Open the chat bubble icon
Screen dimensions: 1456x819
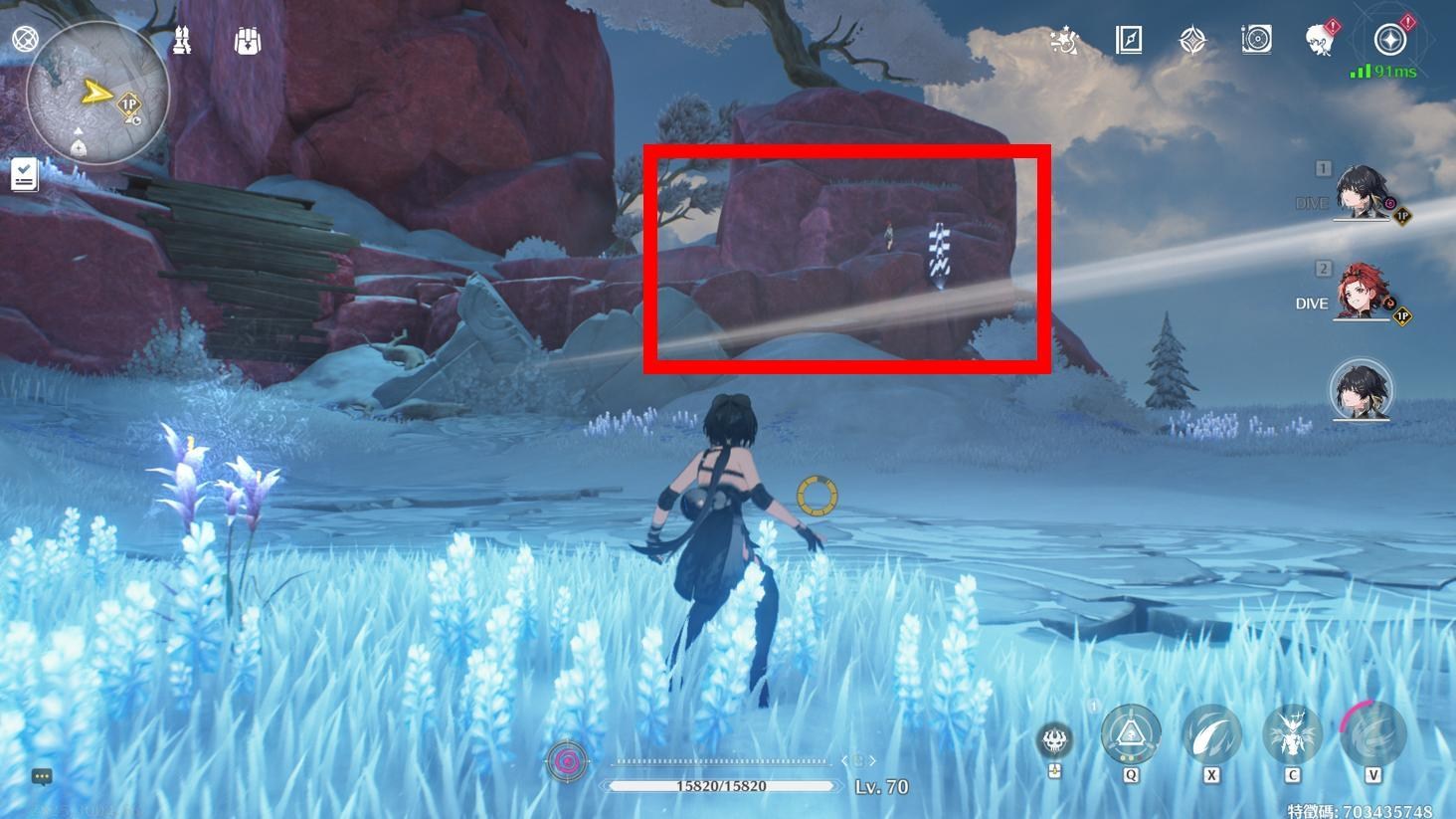coord(42,776)
